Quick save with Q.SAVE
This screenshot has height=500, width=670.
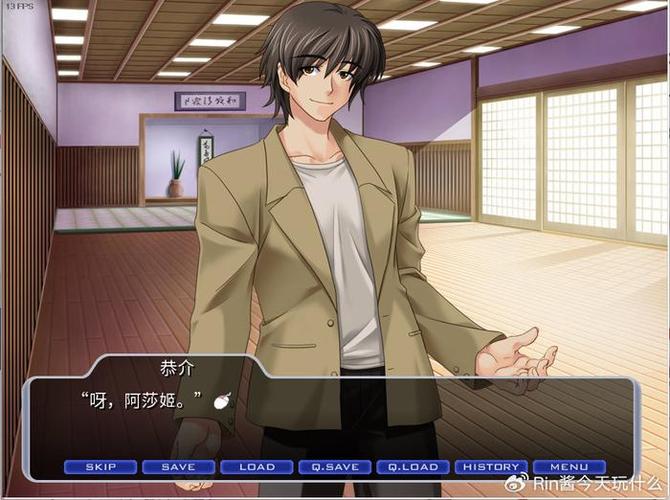334,467
